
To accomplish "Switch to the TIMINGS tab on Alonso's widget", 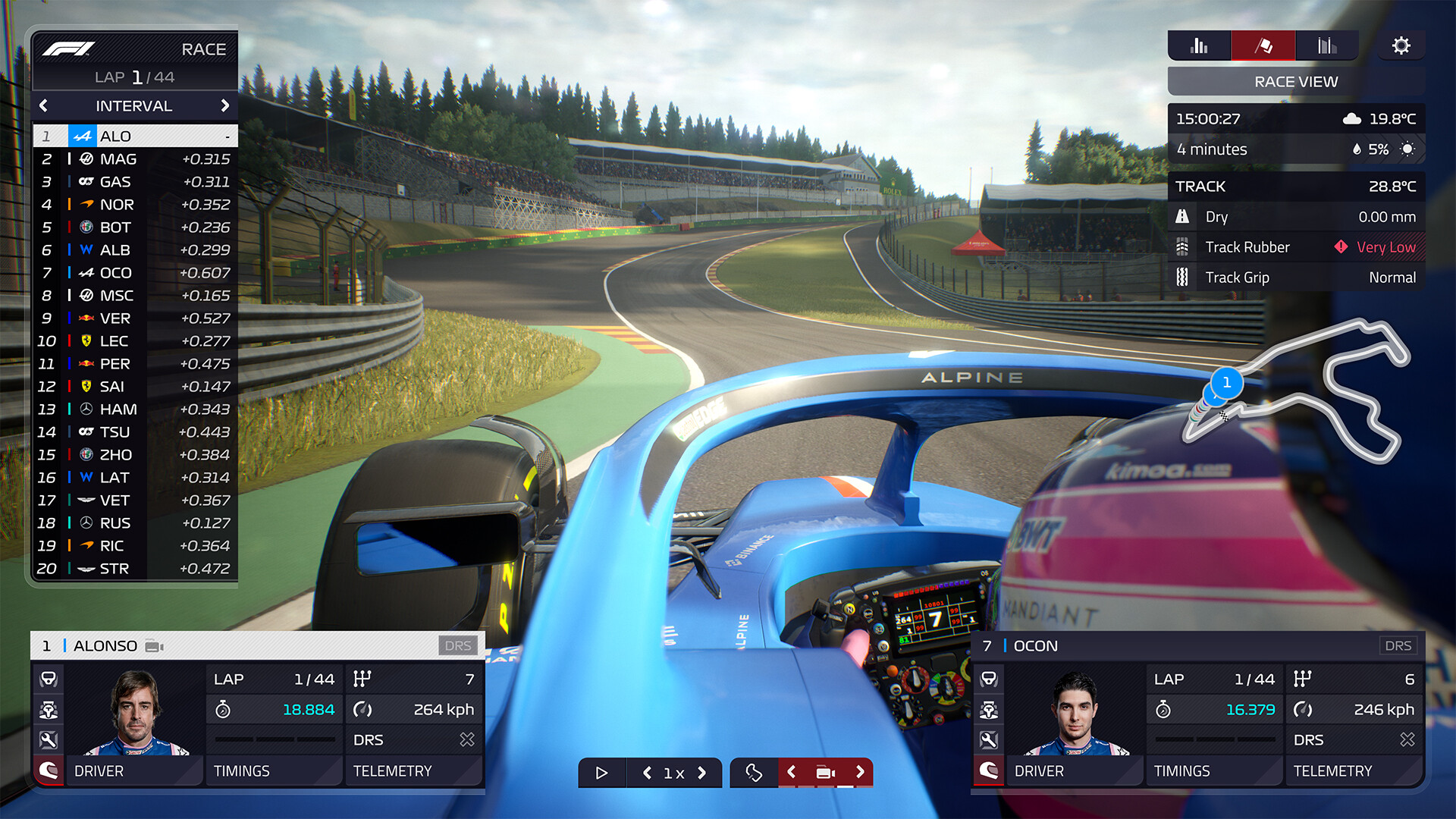I will 242,771.
